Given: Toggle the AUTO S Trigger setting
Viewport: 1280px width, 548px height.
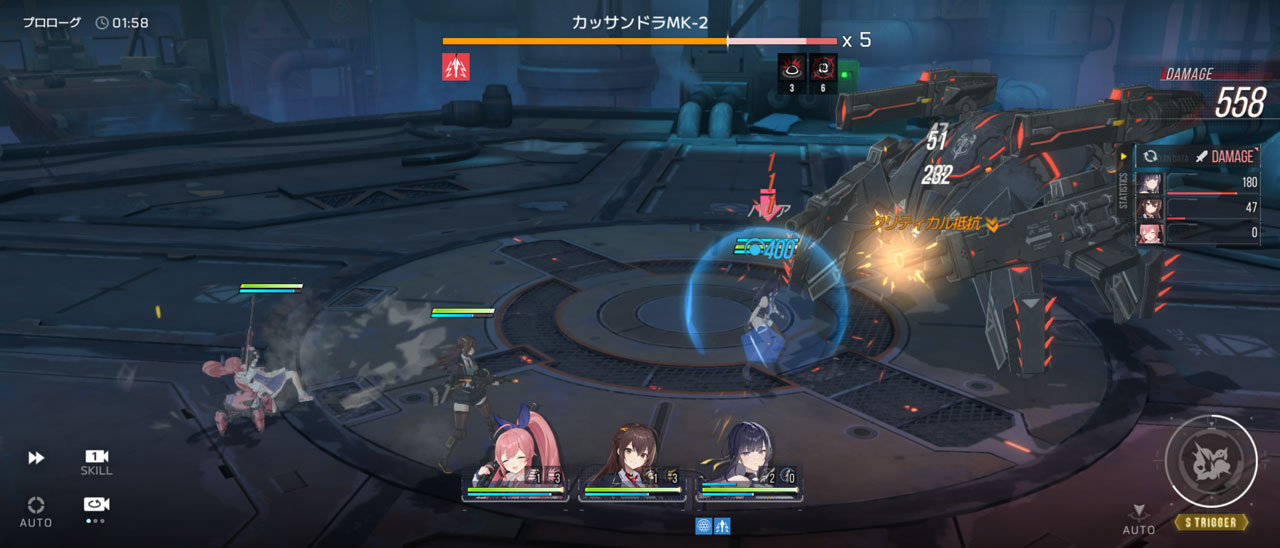Looking at the screenshot, I should (x=1138, y=519).
